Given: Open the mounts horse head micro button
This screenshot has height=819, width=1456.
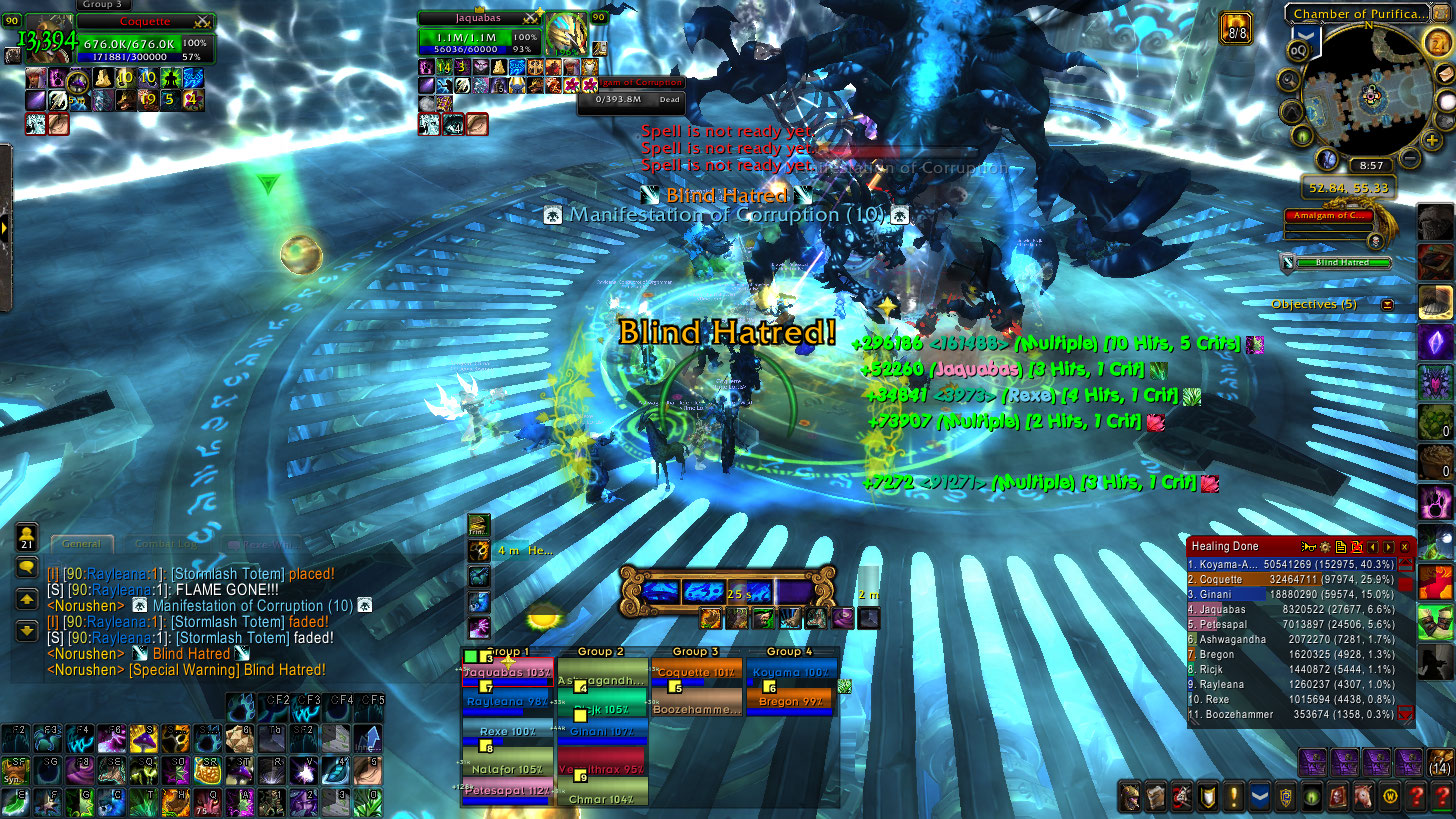Looking at the screenshot, I should tap(1363, 797).
